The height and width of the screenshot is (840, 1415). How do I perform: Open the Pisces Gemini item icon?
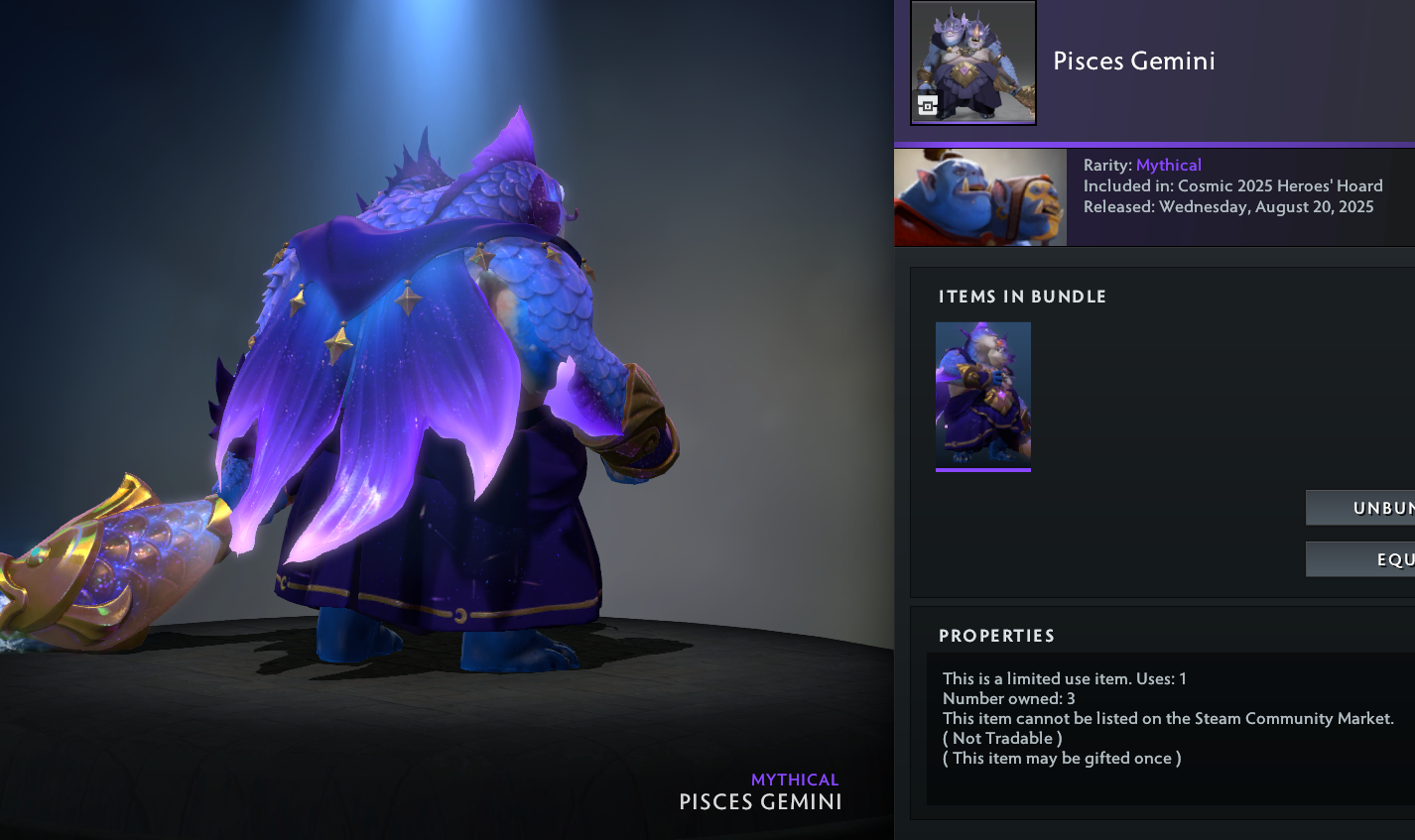[x=972, y=62]
